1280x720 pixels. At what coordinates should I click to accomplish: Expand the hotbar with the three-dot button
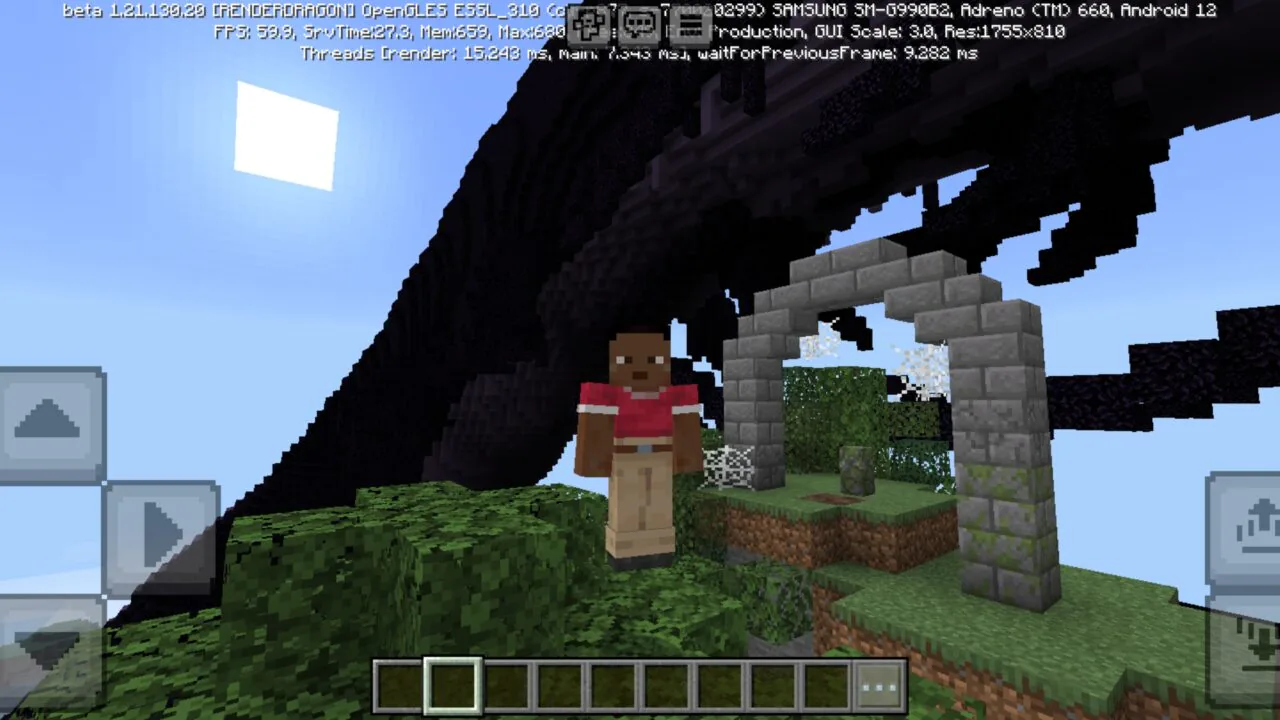click(x=878, y=686)
